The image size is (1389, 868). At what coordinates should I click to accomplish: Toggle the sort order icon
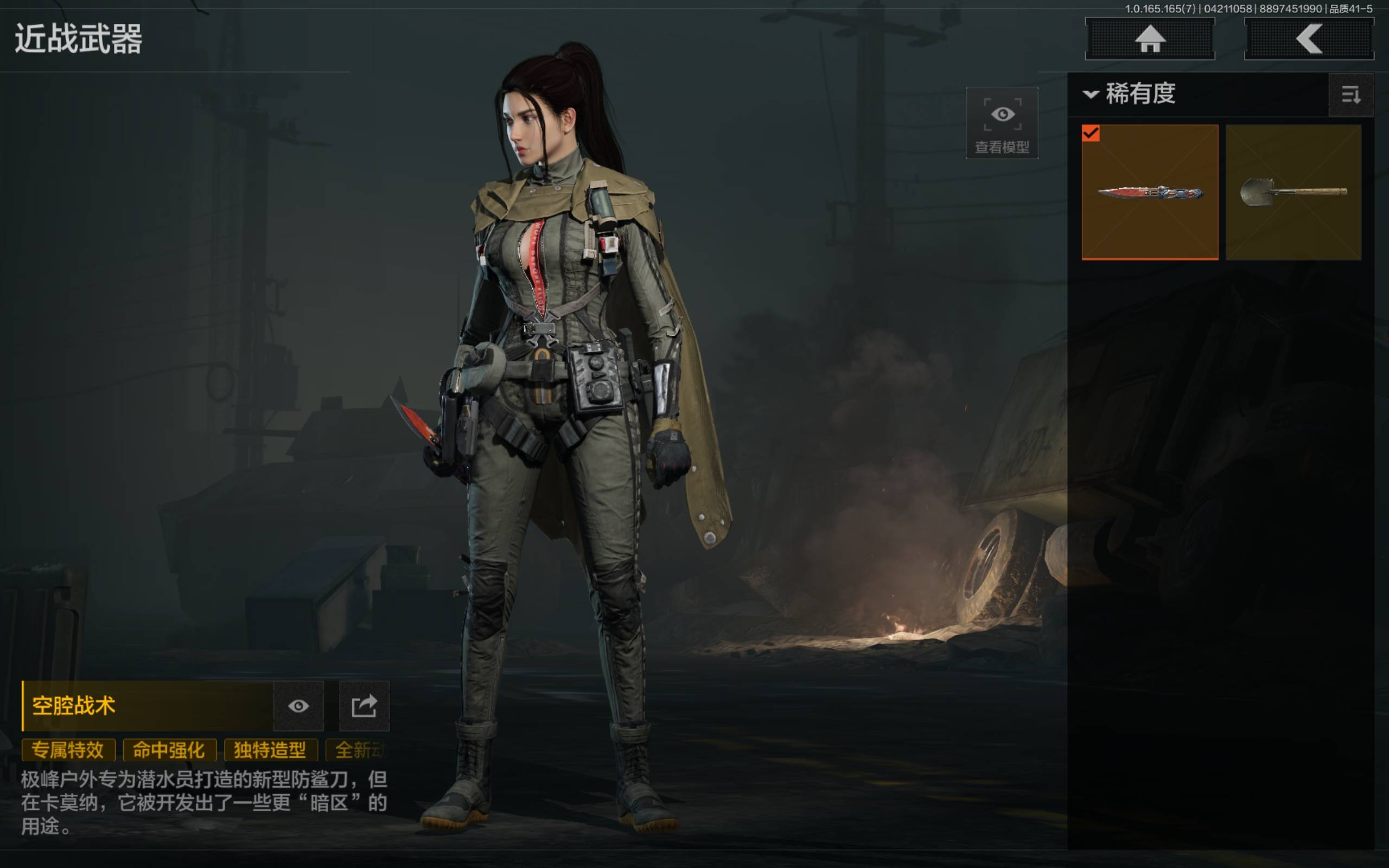(1350, 95)
